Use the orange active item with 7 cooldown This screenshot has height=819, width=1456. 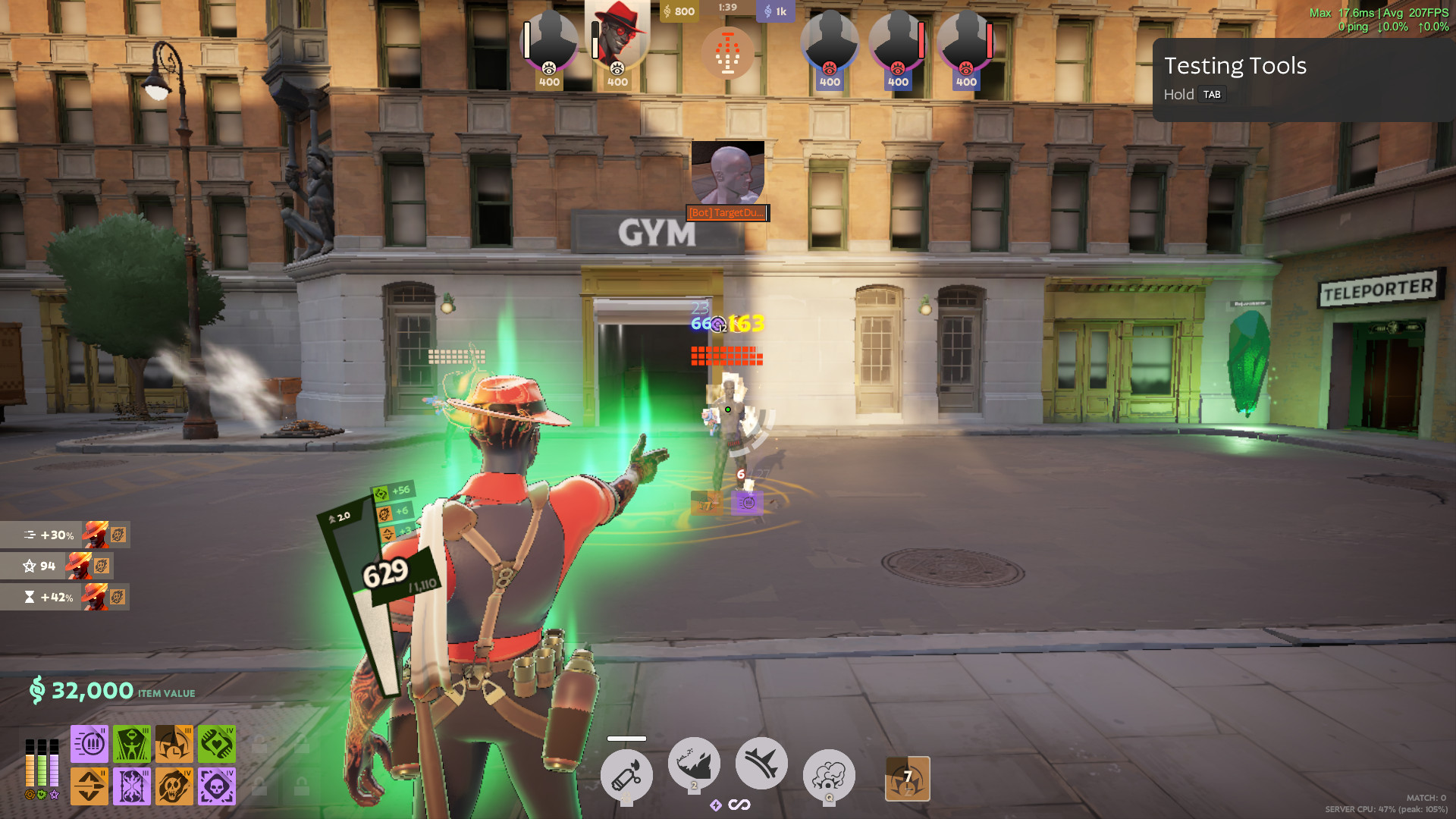[x=908, y=778]
